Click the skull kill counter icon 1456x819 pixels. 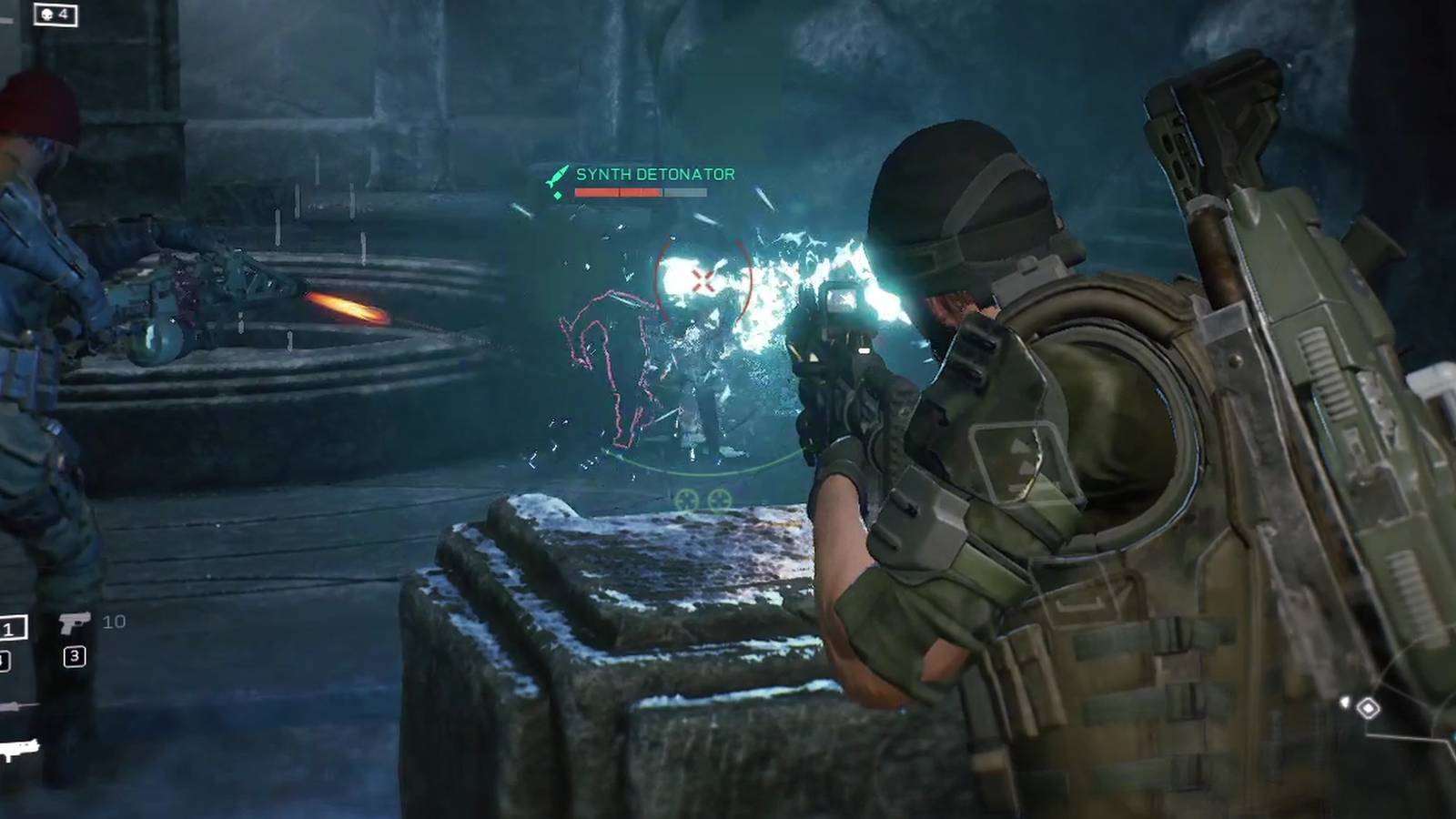47,14
